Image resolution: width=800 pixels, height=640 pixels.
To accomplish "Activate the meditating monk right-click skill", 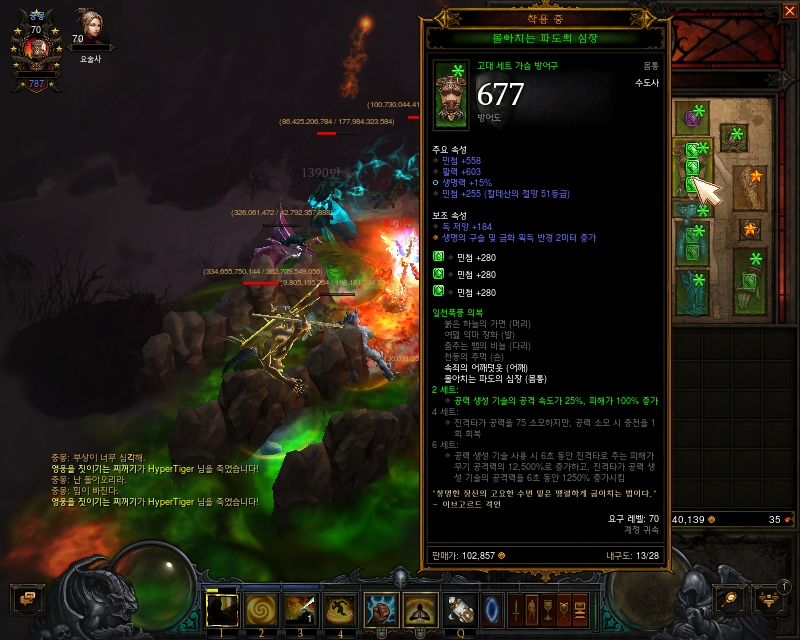I will click(421, 608).
